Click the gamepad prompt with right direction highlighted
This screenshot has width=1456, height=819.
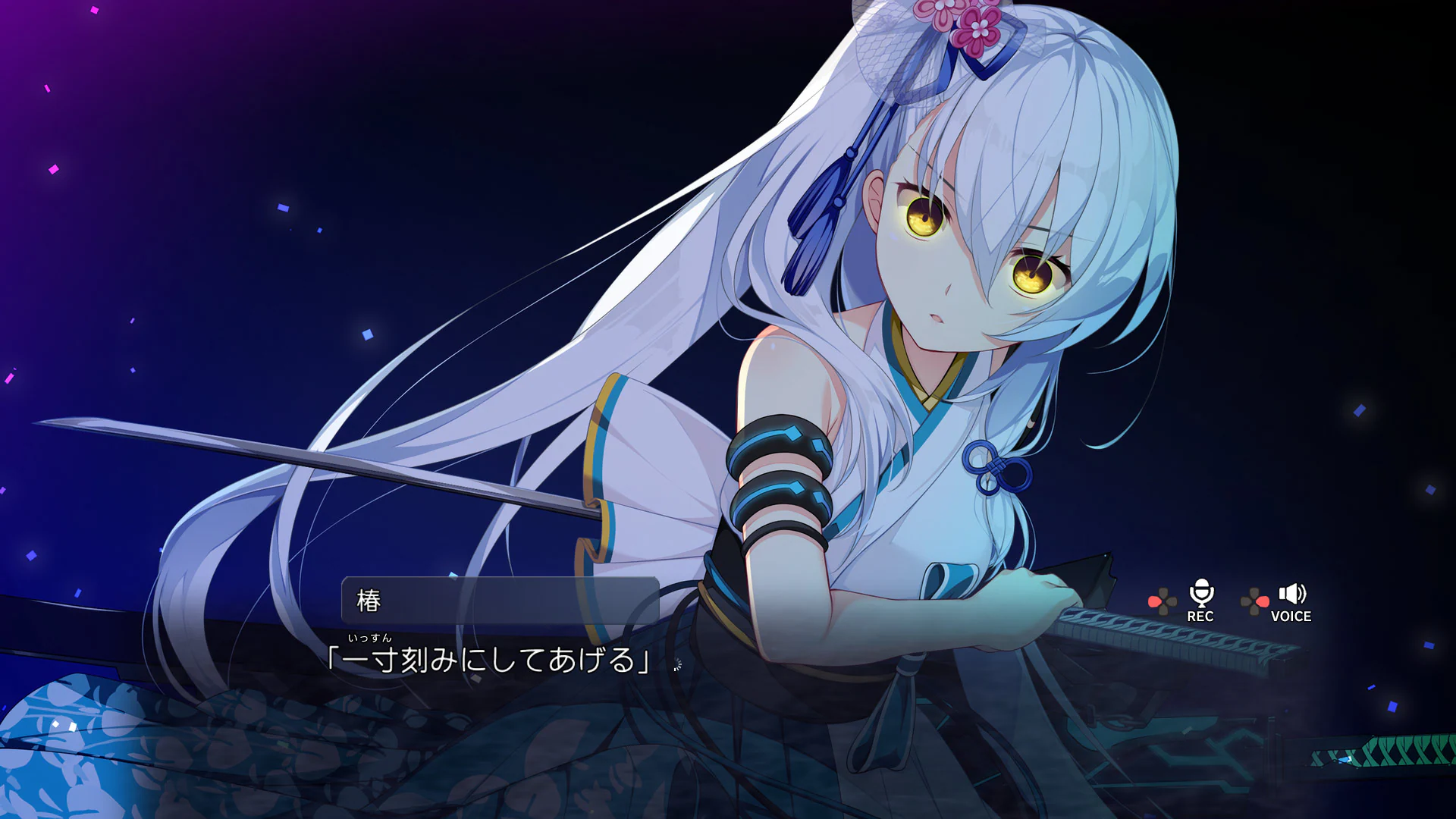pyautogui.click(x=1254, y=601)
